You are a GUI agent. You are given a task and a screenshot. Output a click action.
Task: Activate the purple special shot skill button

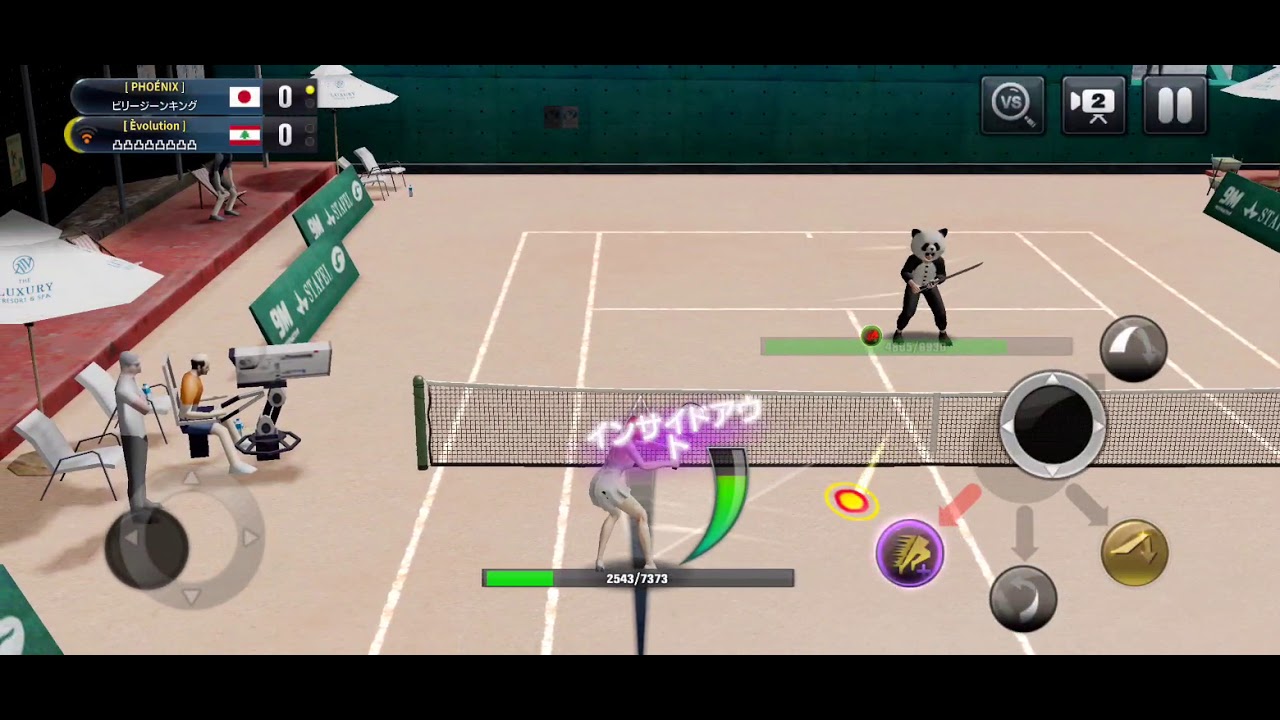[x=910, y=552]
